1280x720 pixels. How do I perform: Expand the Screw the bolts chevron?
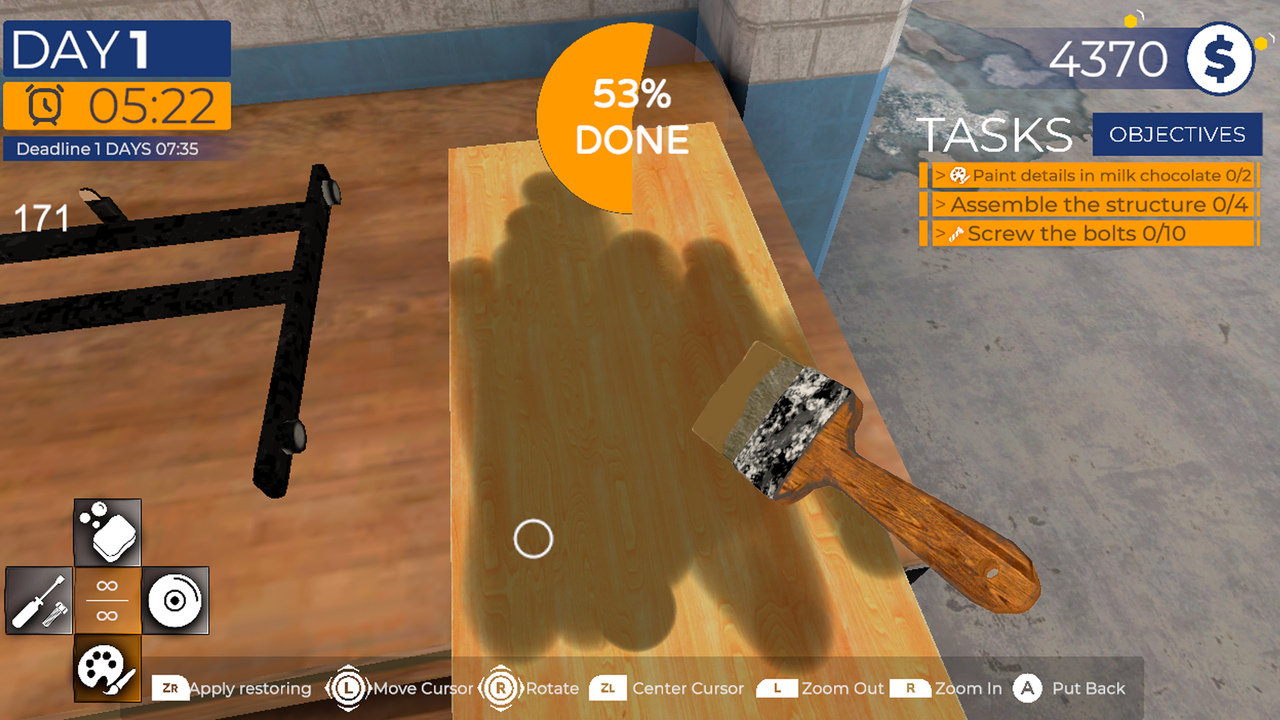[x=938, y=234]
